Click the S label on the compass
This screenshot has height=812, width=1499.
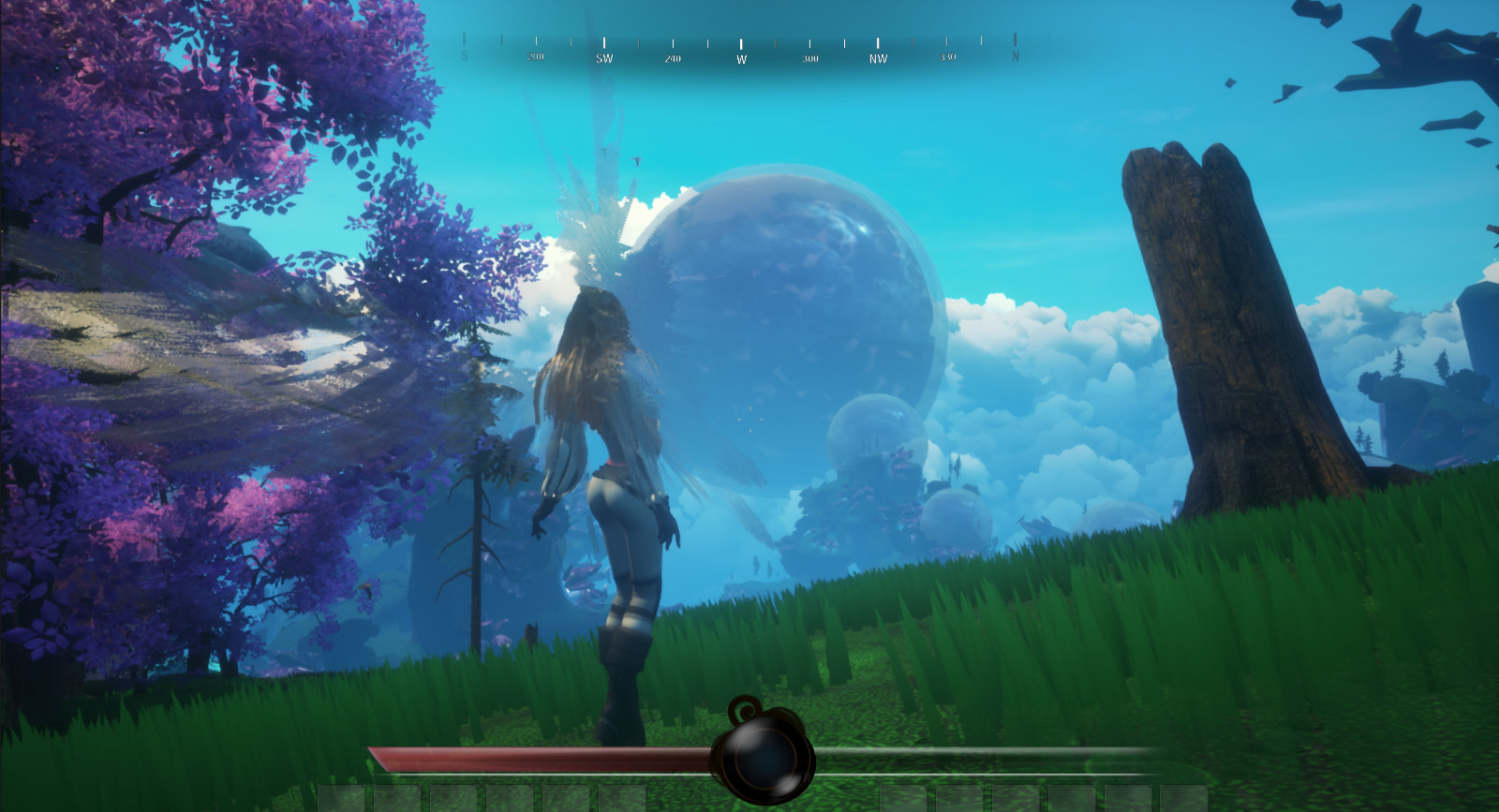coord(464,56)
